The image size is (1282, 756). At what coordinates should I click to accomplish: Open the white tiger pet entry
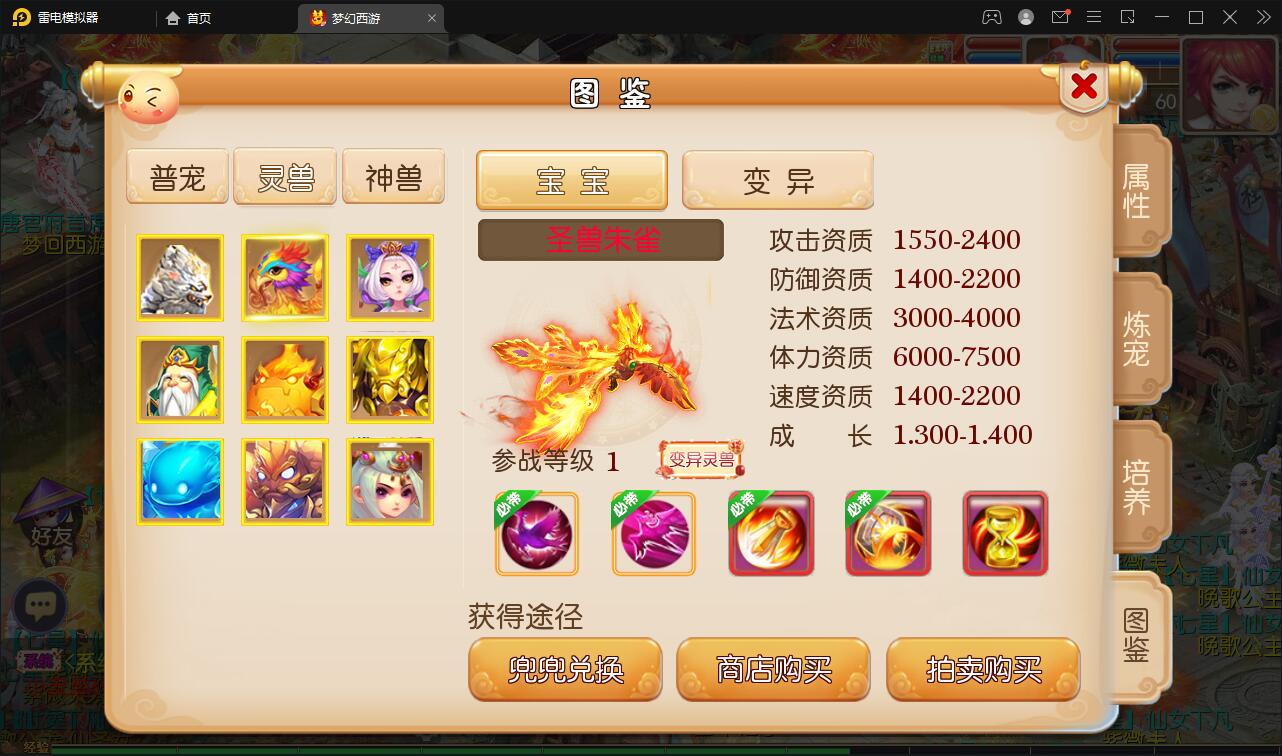180,278
